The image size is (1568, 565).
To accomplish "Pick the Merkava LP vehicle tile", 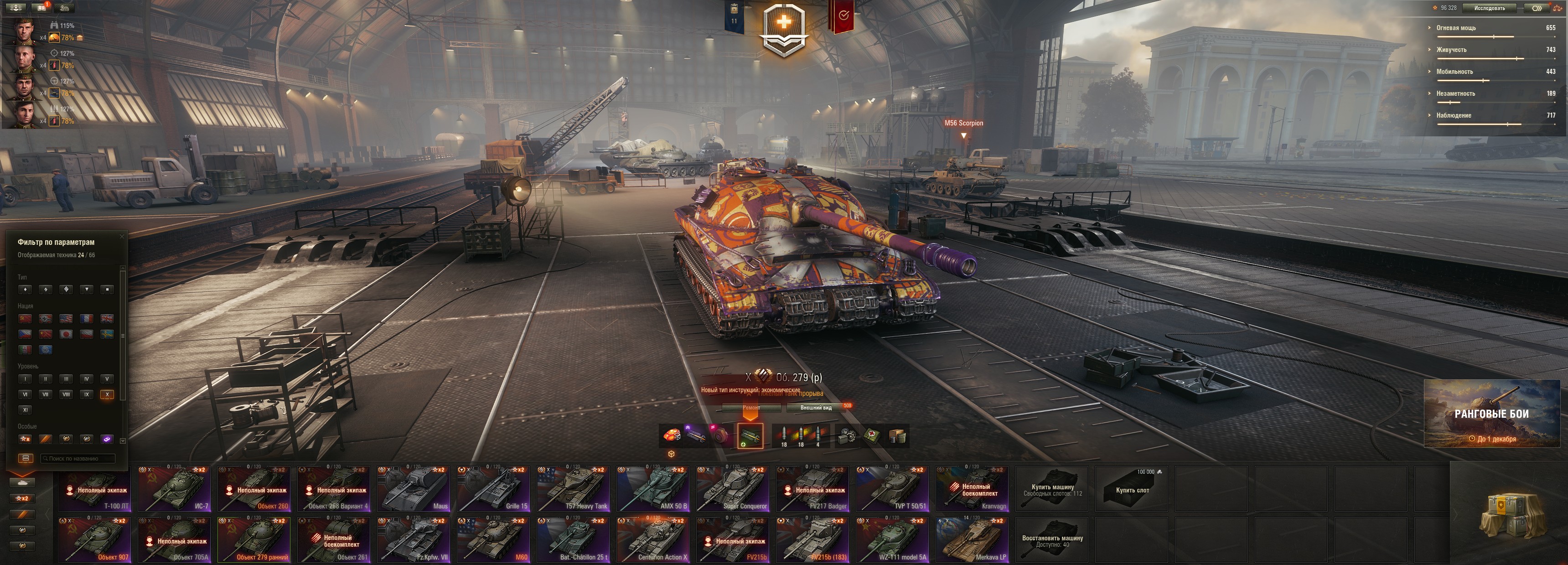I will tap(972, 539).
